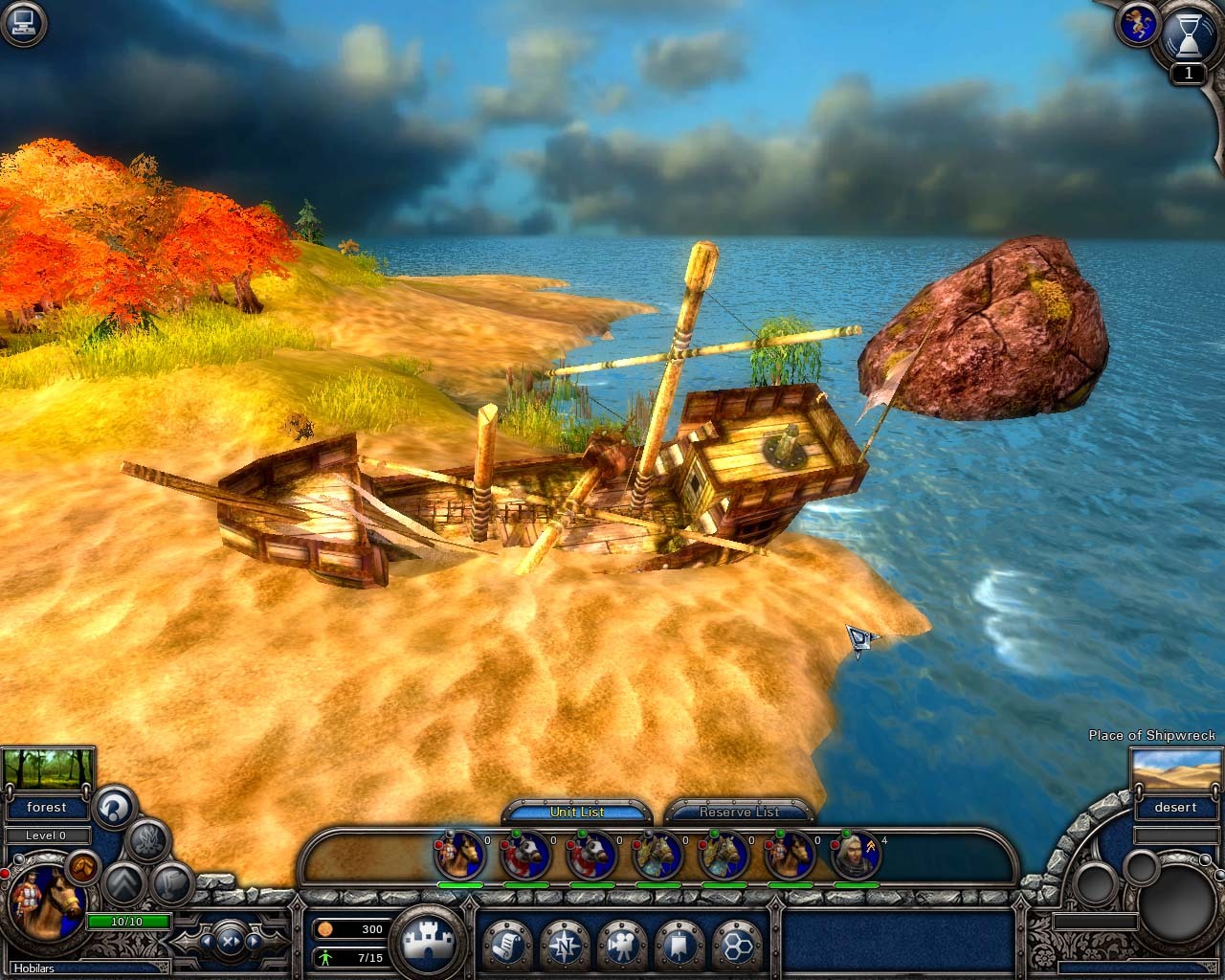The height and width of the screenshot is (980, 1225).
Task: Click the film camera button
Action: point(621,944)
